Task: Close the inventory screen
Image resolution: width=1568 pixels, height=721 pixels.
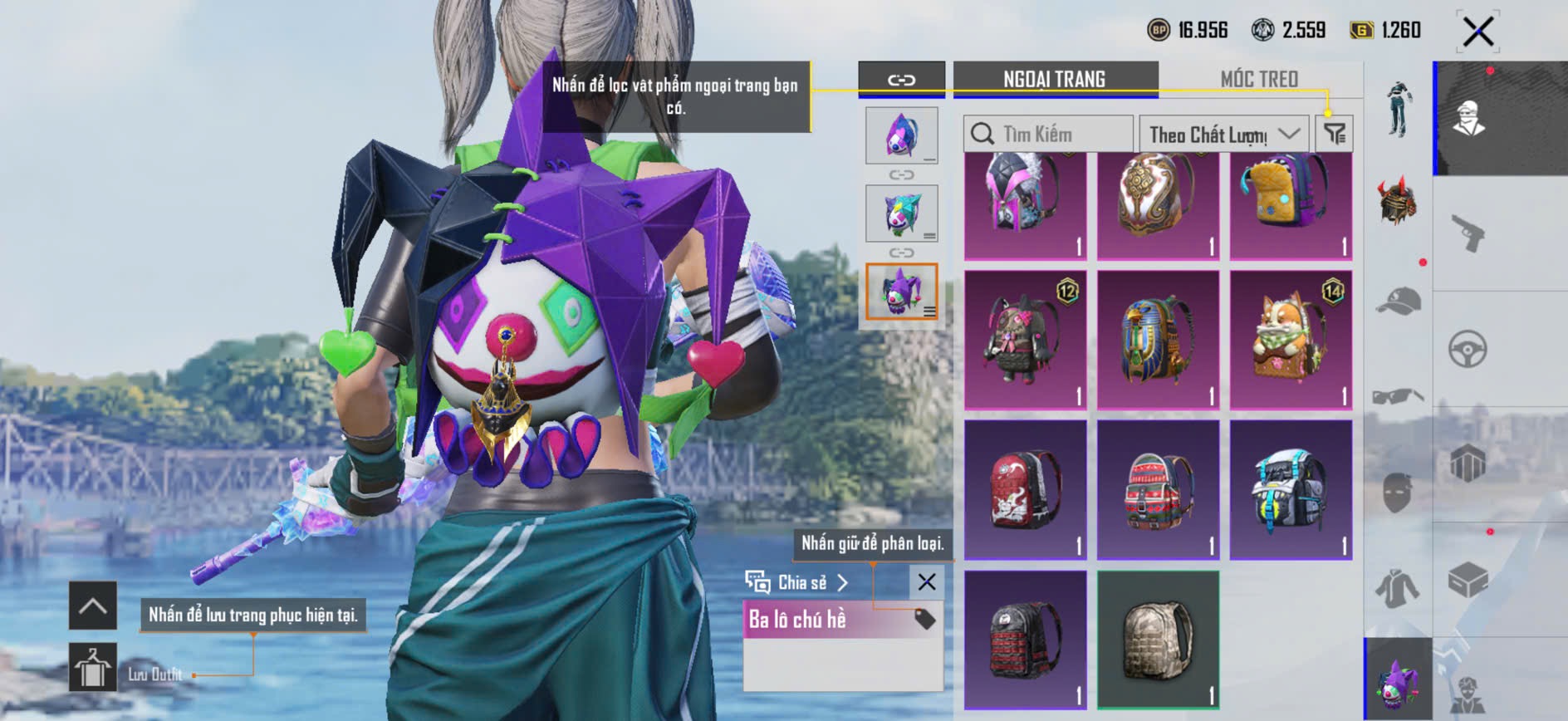Action: pyautogui.click(x=1477, y=32)
